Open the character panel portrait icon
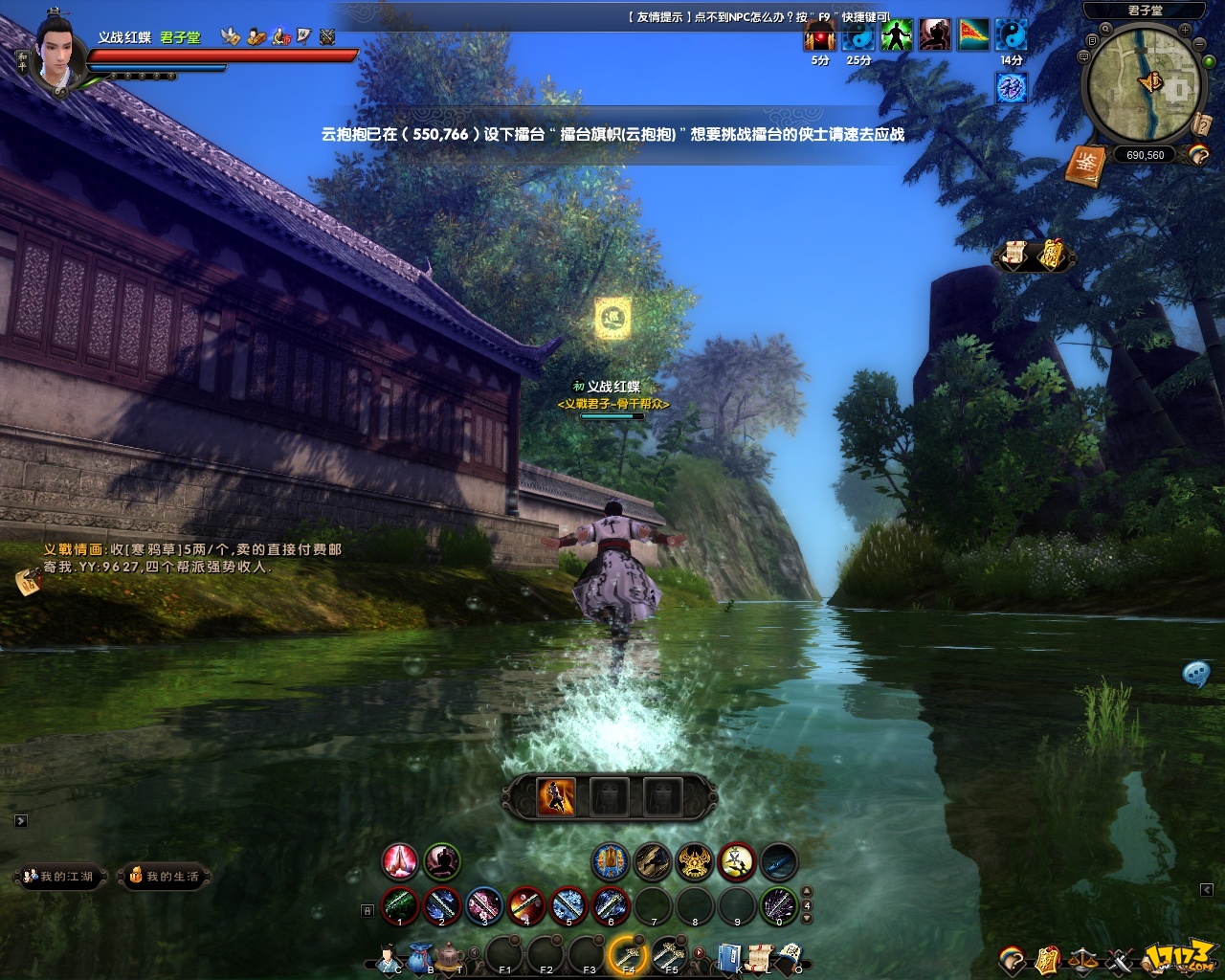 pyautogui.click(x=389, y=956)
